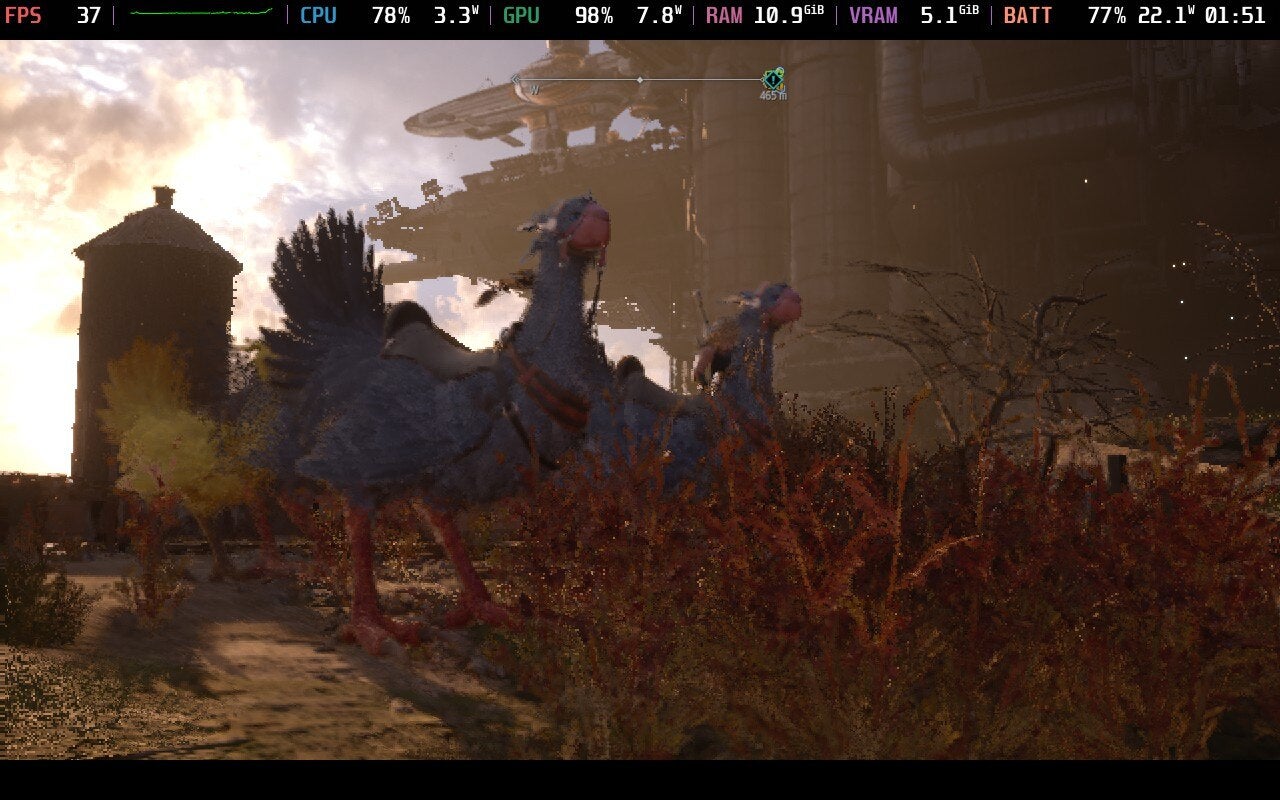Screen dimensions: 1280x800
Task: Click the small diamond at the compass center
Action: (640, 80)
